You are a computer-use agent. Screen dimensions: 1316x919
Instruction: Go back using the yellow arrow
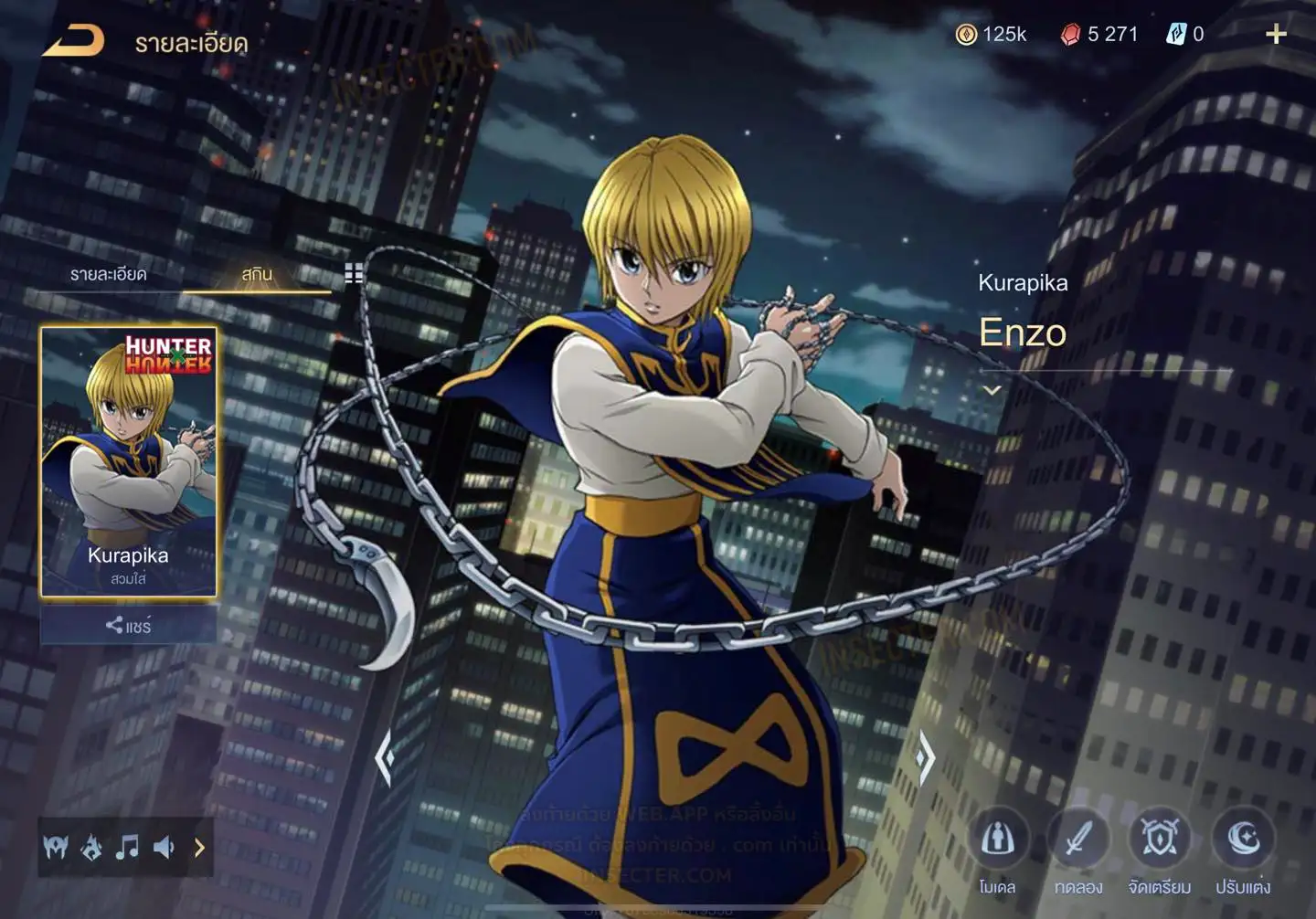(x=73, y=41)
